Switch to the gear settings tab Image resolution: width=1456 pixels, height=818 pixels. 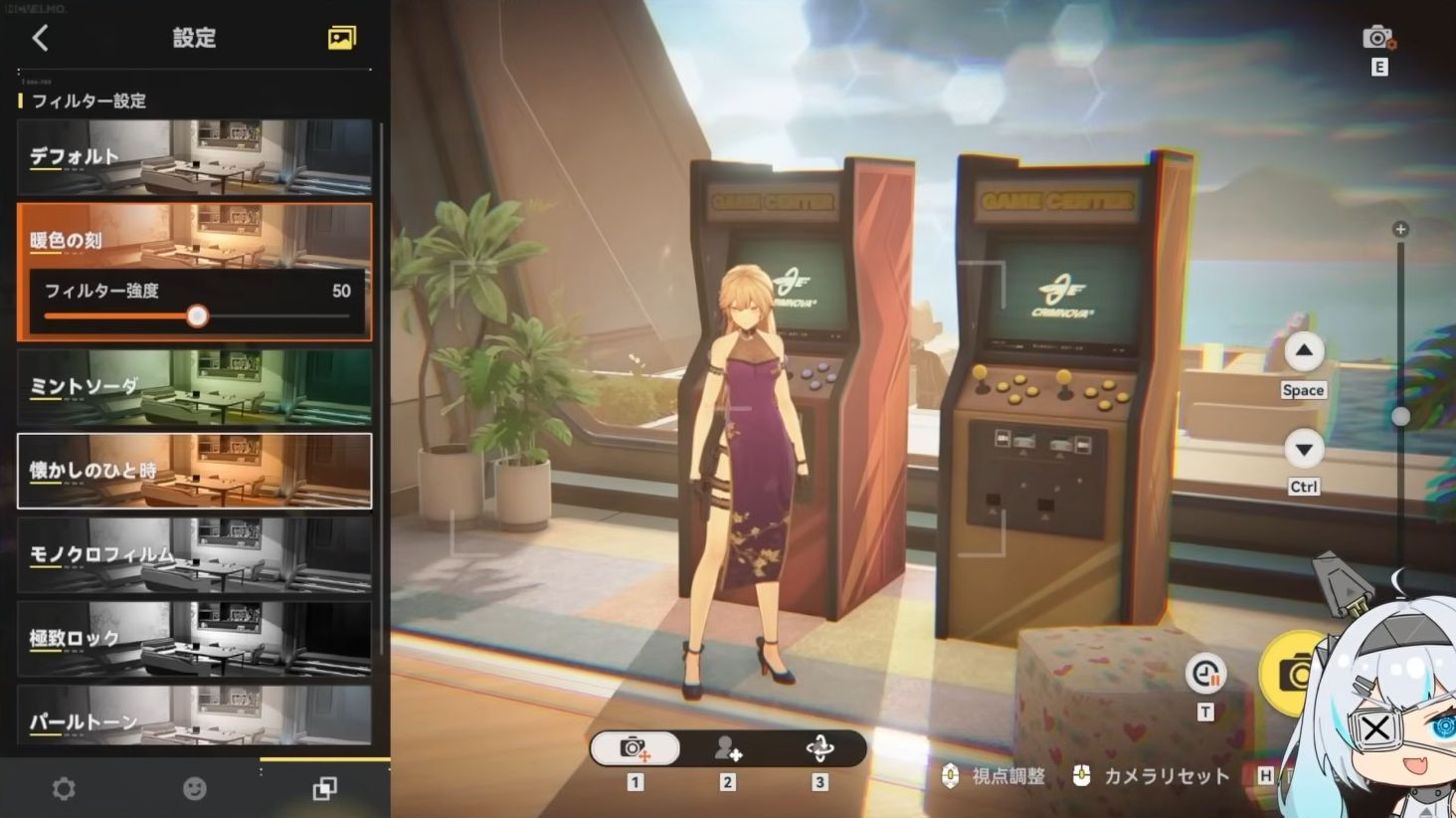[64, 789]
